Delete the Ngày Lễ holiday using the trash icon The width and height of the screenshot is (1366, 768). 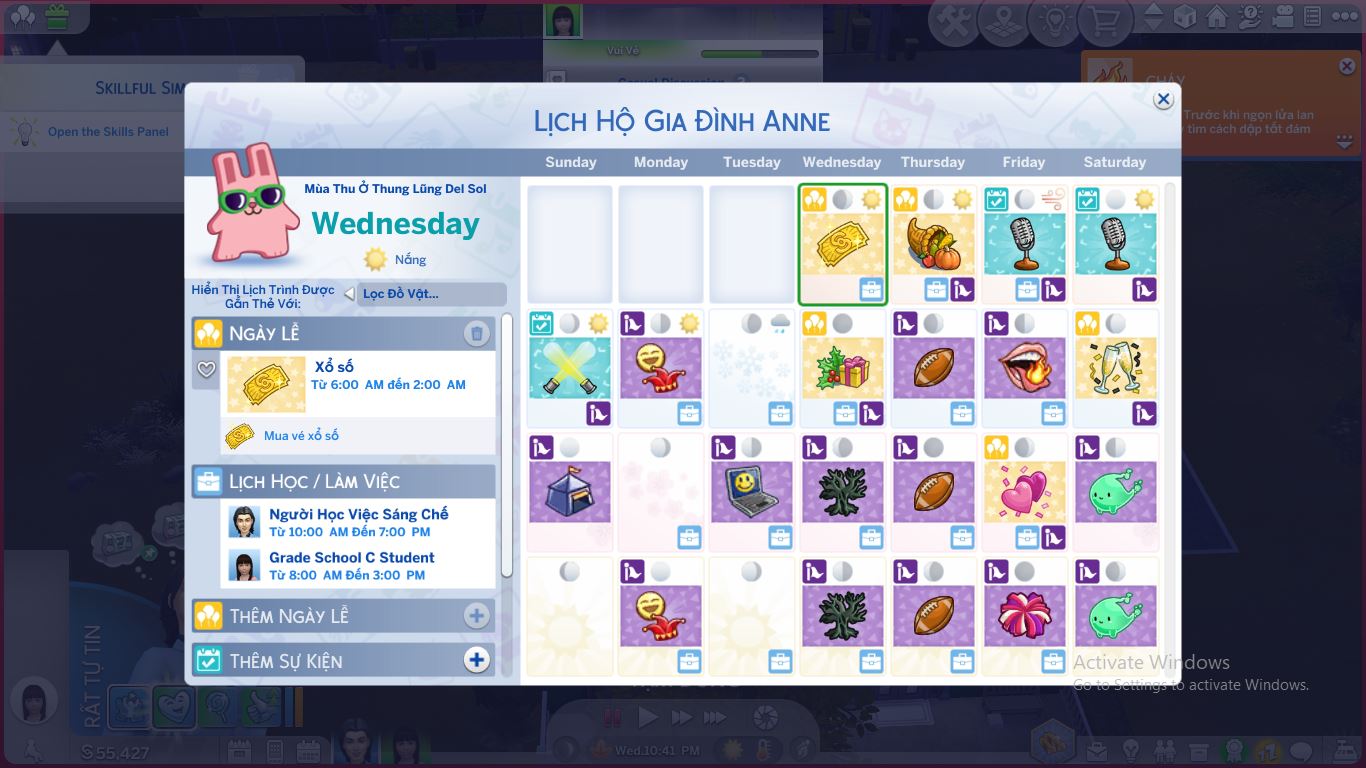(x=477, y=333)
